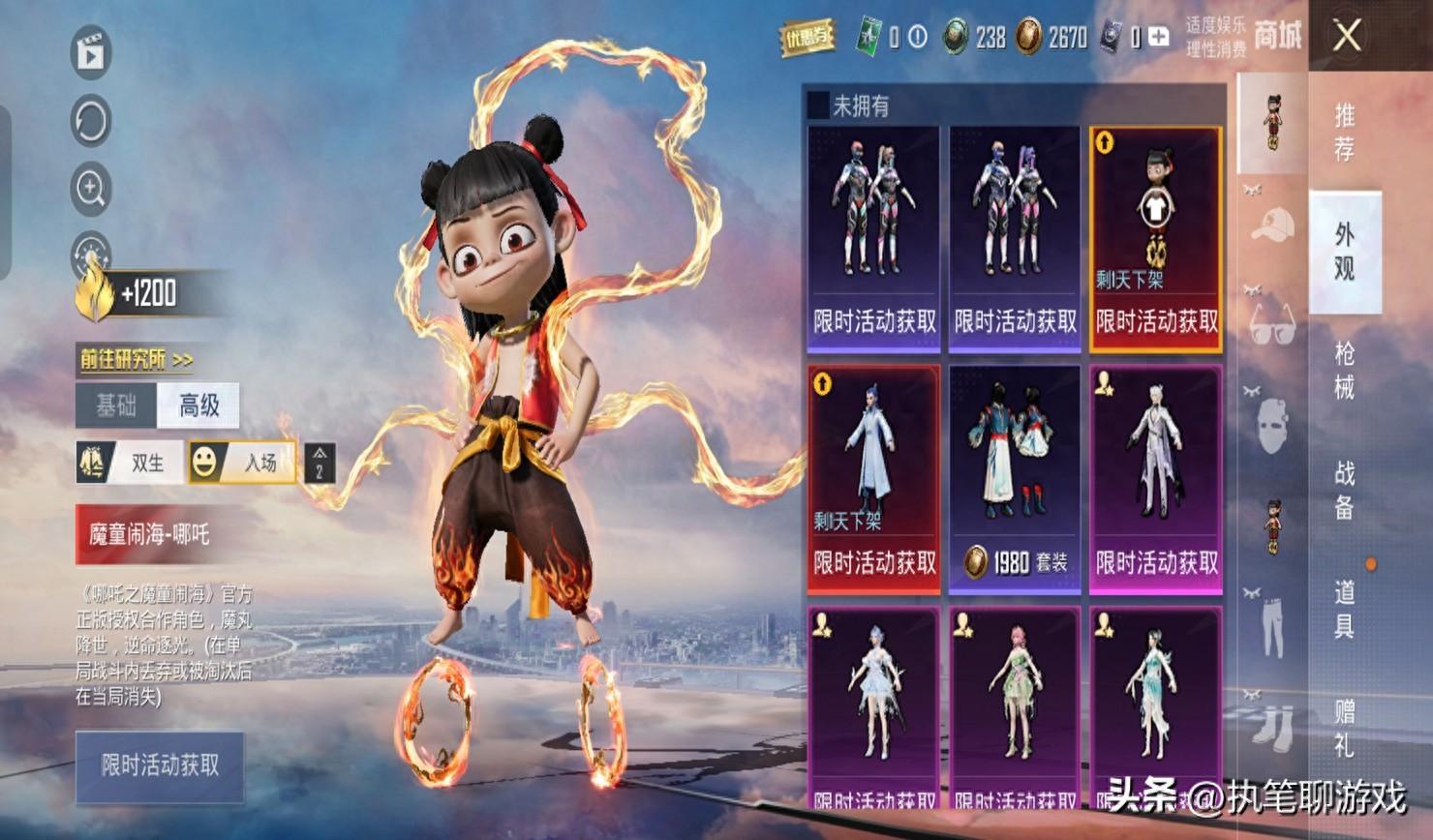The image size is (1433, 840).
Task: Choose the 双生 option
Action: 131,463
